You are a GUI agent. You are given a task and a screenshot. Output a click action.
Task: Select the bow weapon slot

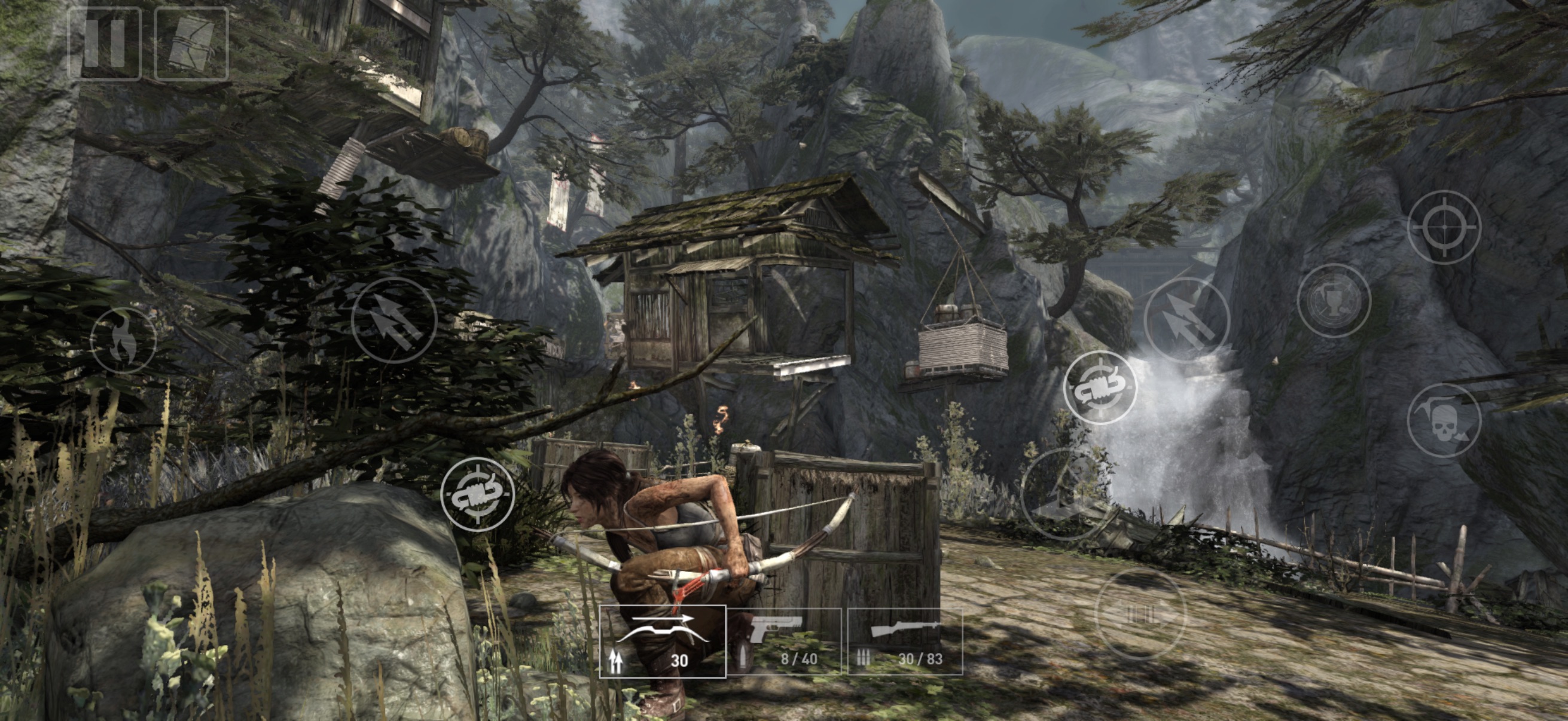point(663,641)
